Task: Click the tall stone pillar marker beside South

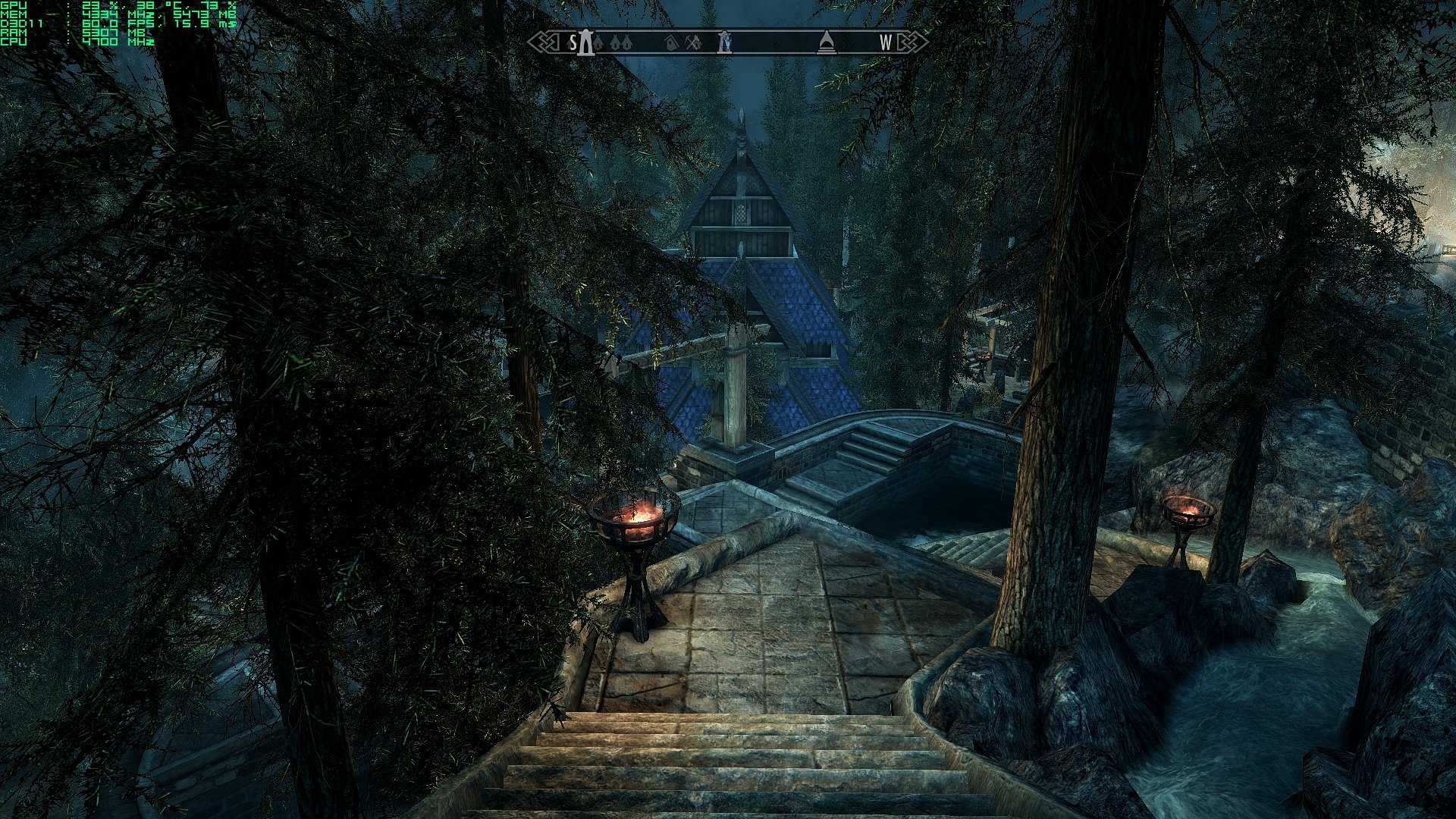Action: (584, 42)
